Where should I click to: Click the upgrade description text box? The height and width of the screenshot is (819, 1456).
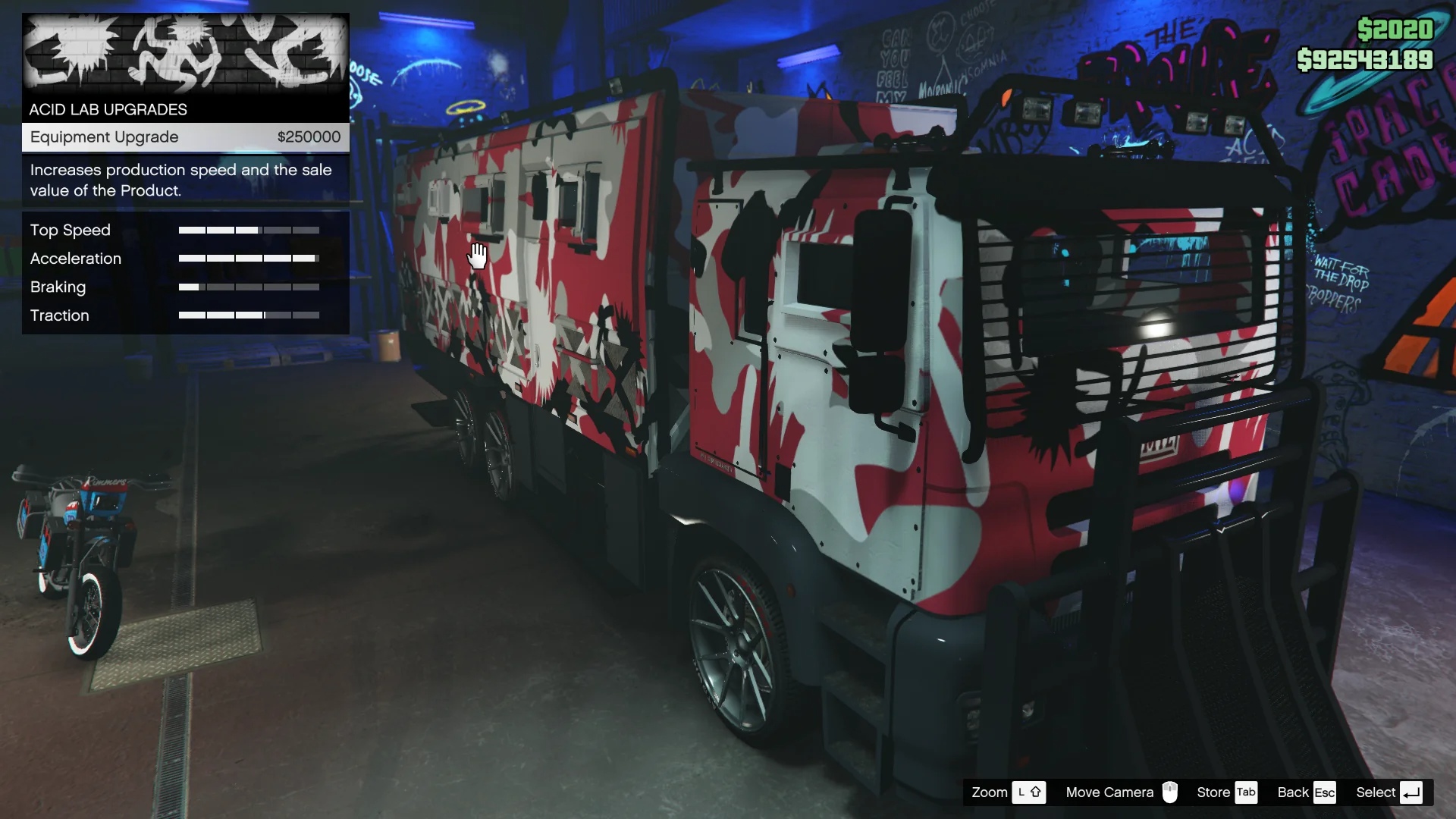point(180,180)
